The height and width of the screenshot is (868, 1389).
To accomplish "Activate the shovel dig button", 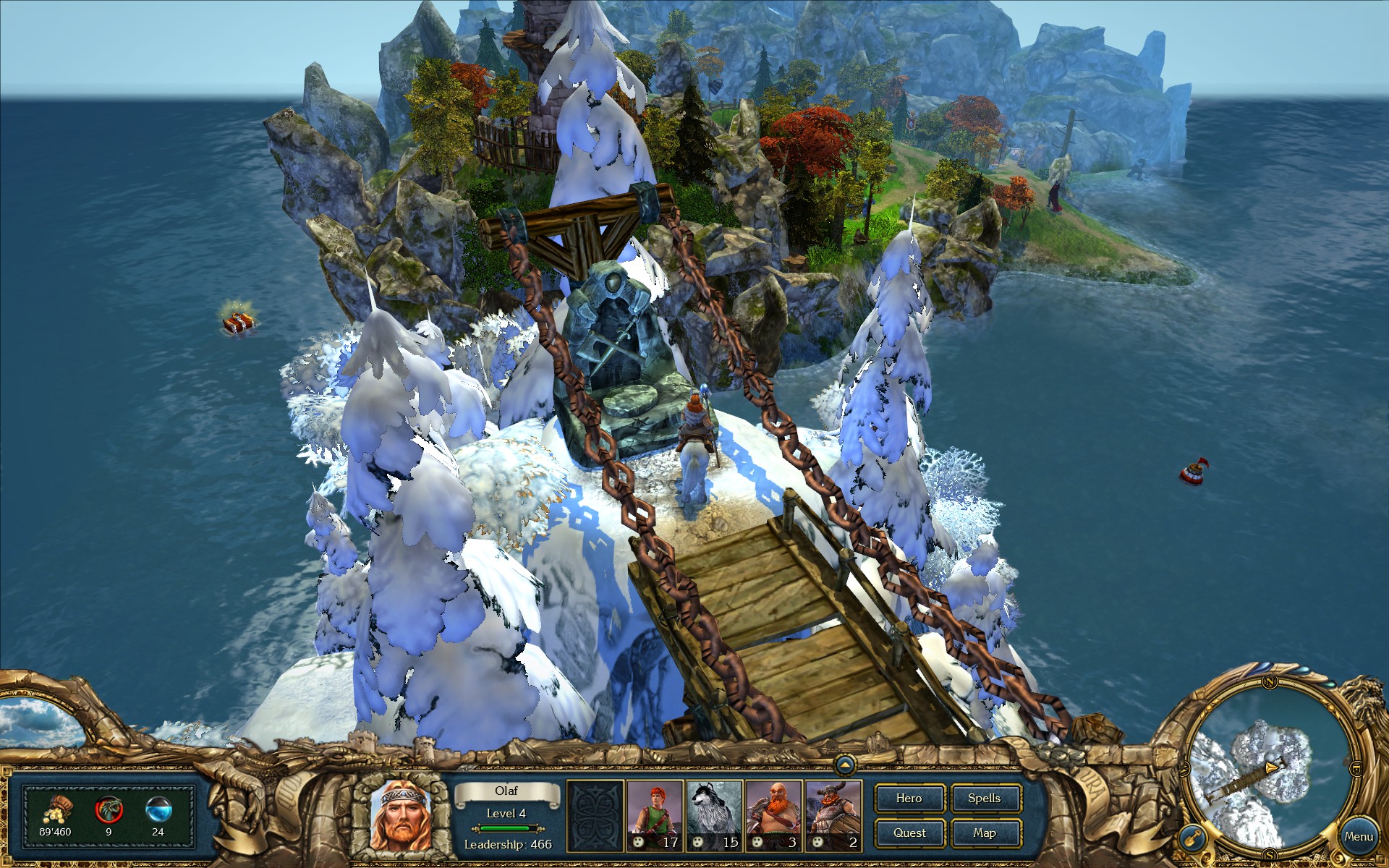I will coord(1192,839).
